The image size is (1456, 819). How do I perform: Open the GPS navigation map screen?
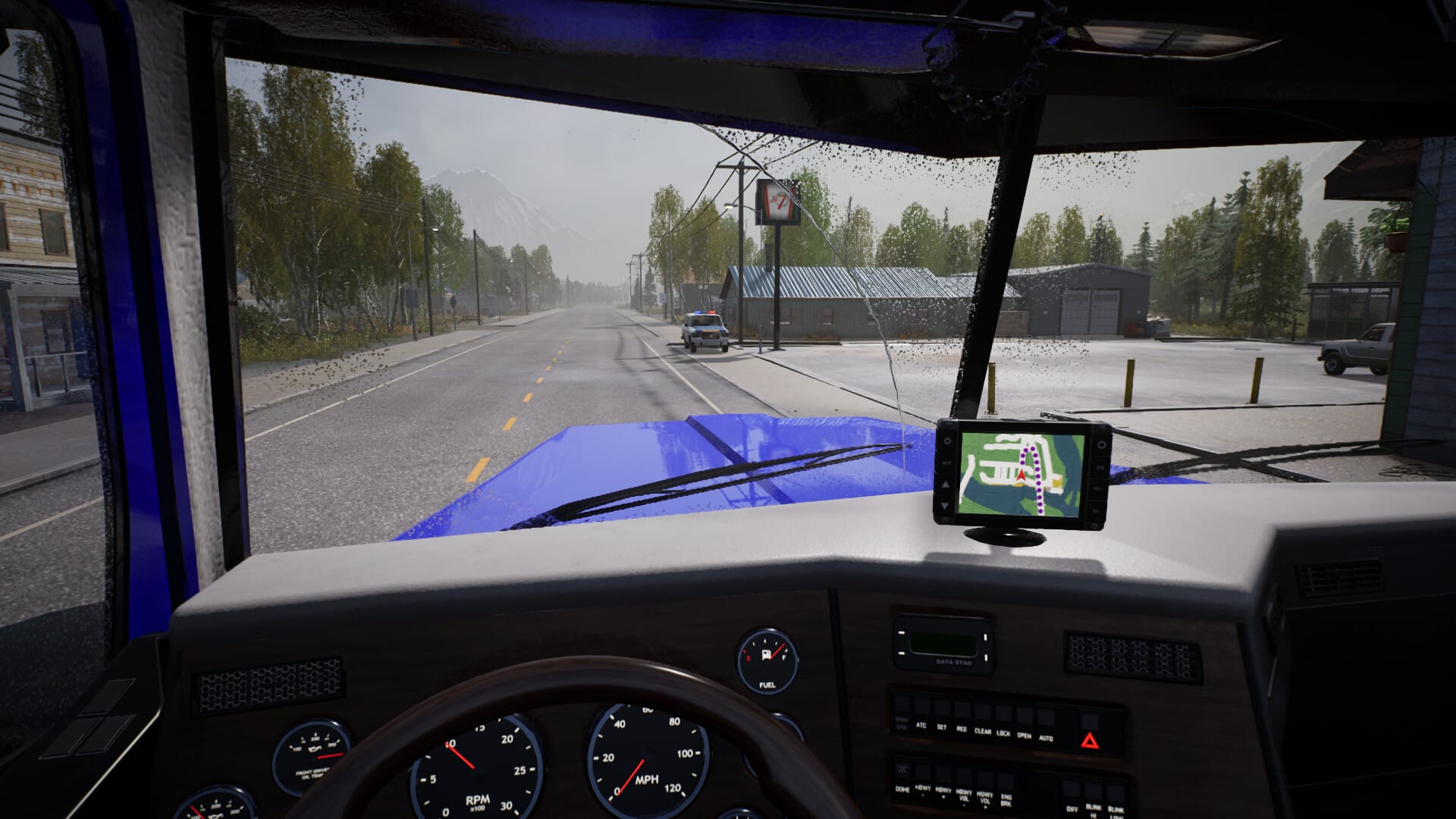(x=1020, y=472)
